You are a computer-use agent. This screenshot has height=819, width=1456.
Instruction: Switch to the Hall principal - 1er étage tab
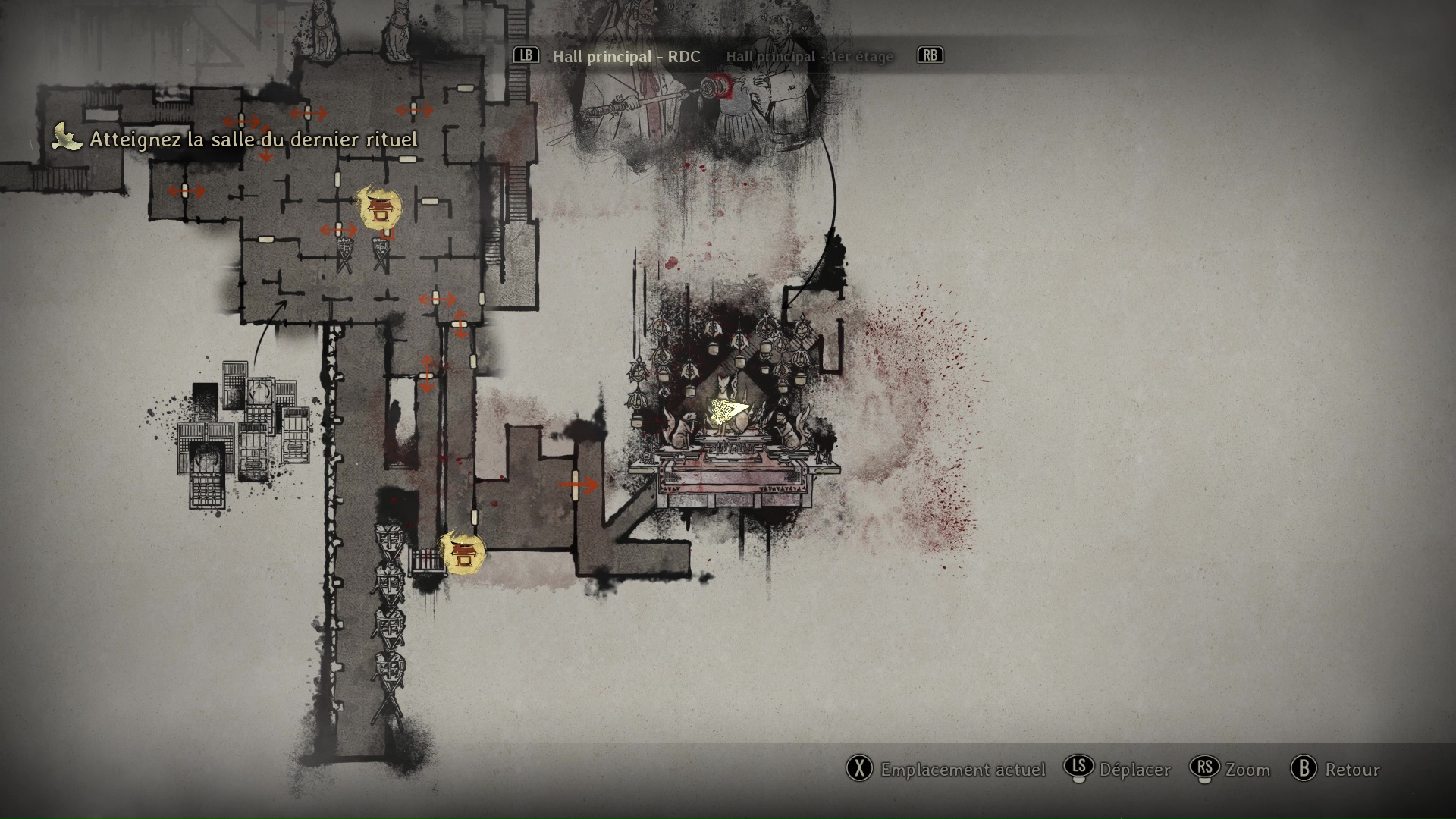(x=809, y=57)
